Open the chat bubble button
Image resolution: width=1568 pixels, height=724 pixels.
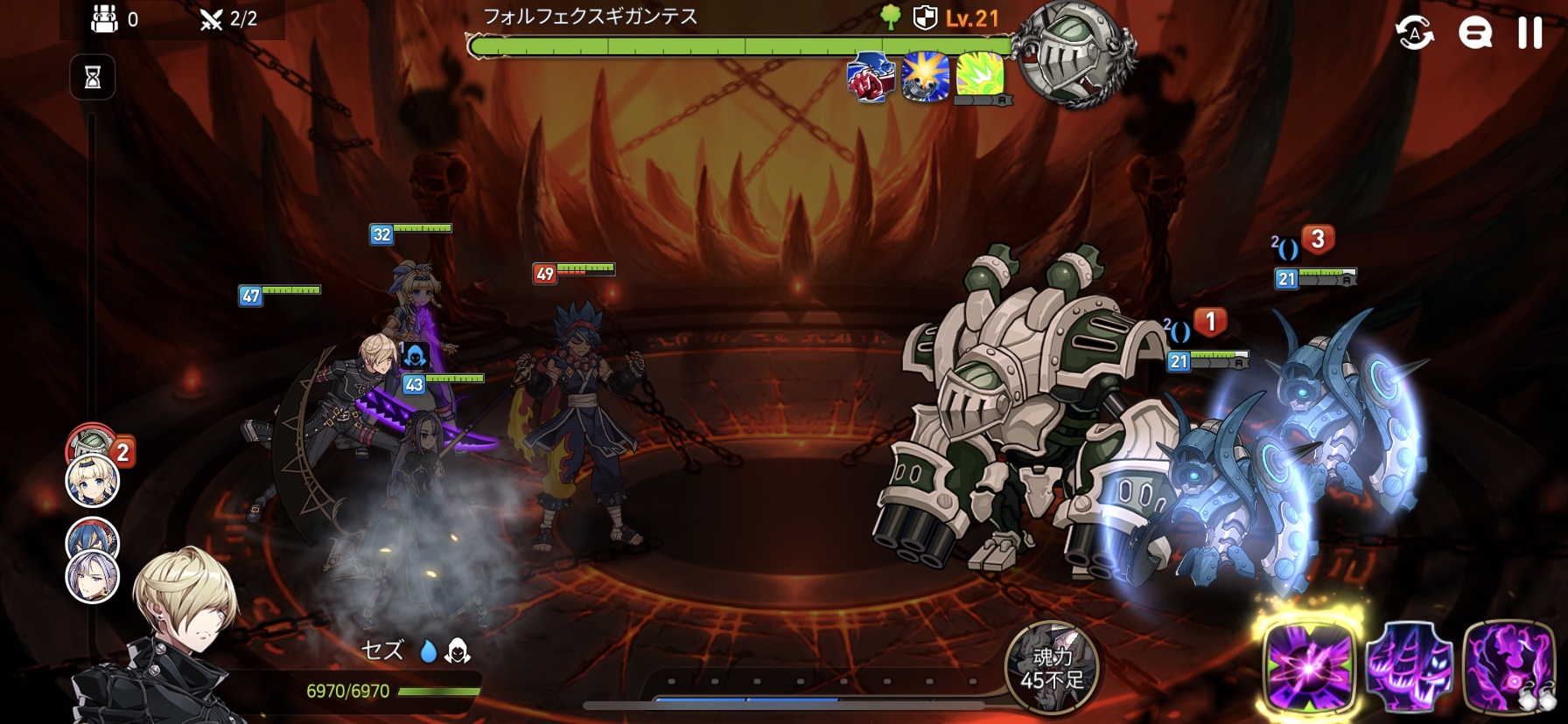pyautogui.click(x=1474, y=33)
